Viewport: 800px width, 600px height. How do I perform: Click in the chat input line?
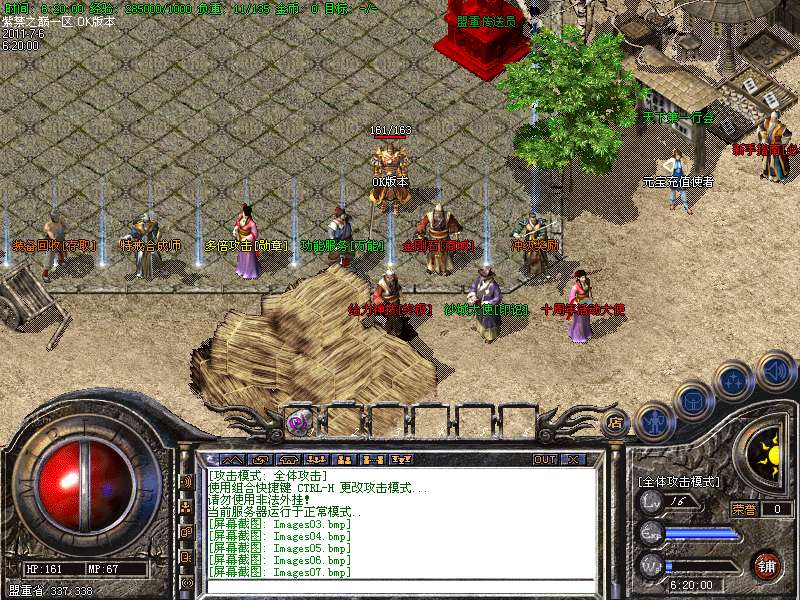click(x=400, y=585)
